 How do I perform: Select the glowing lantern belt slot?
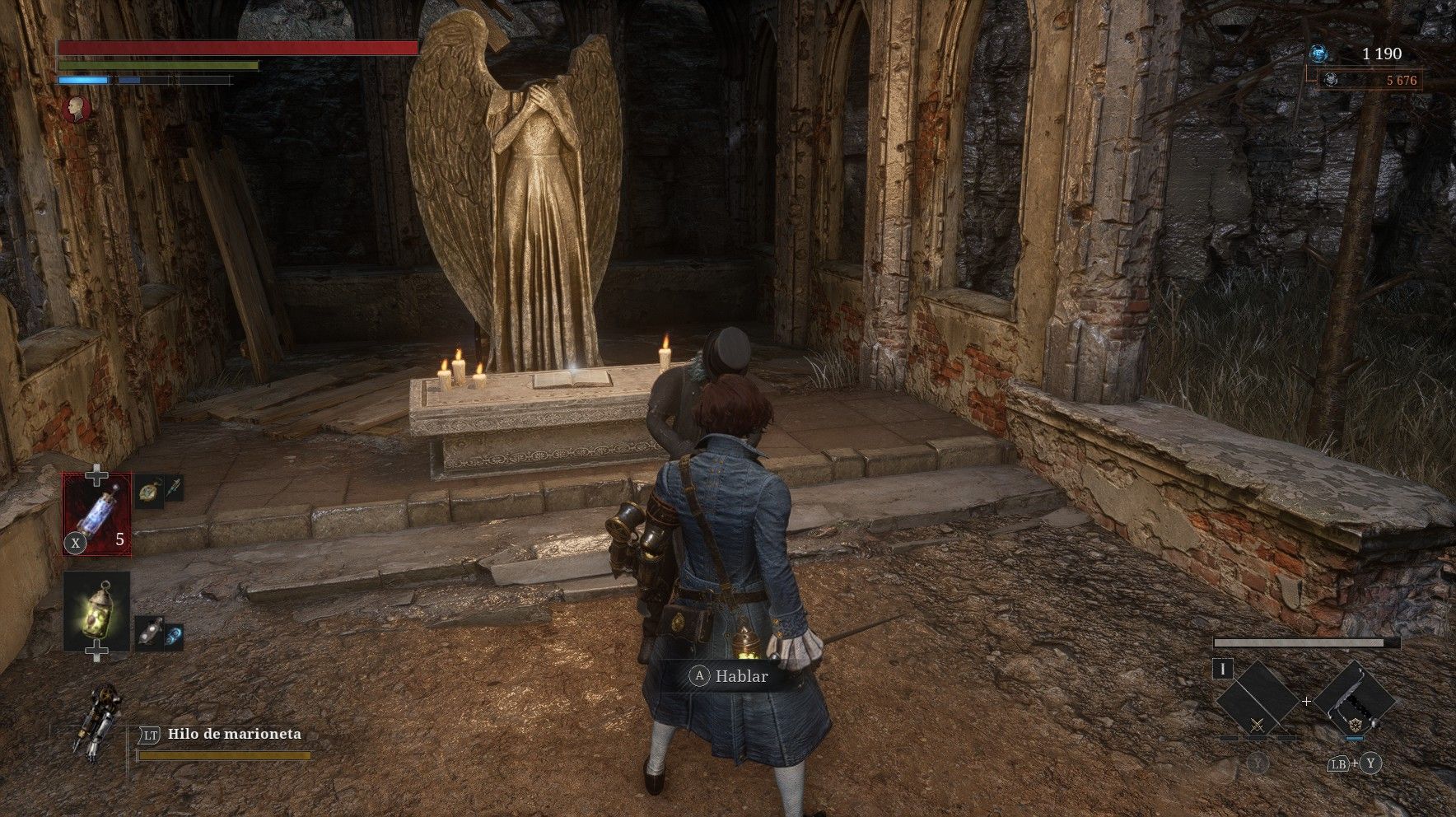97,611
